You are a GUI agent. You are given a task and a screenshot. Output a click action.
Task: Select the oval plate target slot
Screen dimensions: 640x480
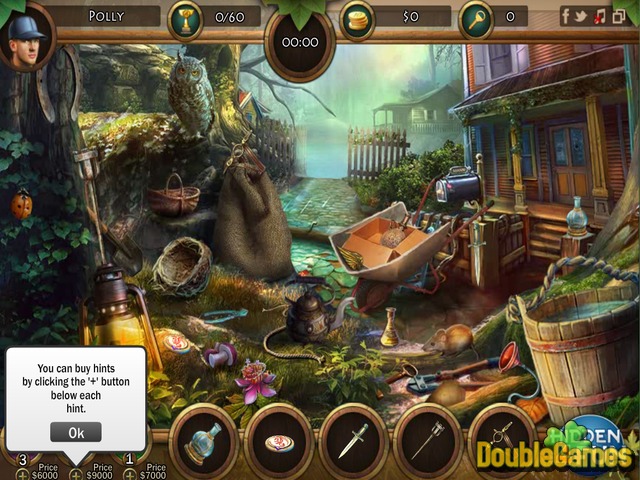point(279,440)
